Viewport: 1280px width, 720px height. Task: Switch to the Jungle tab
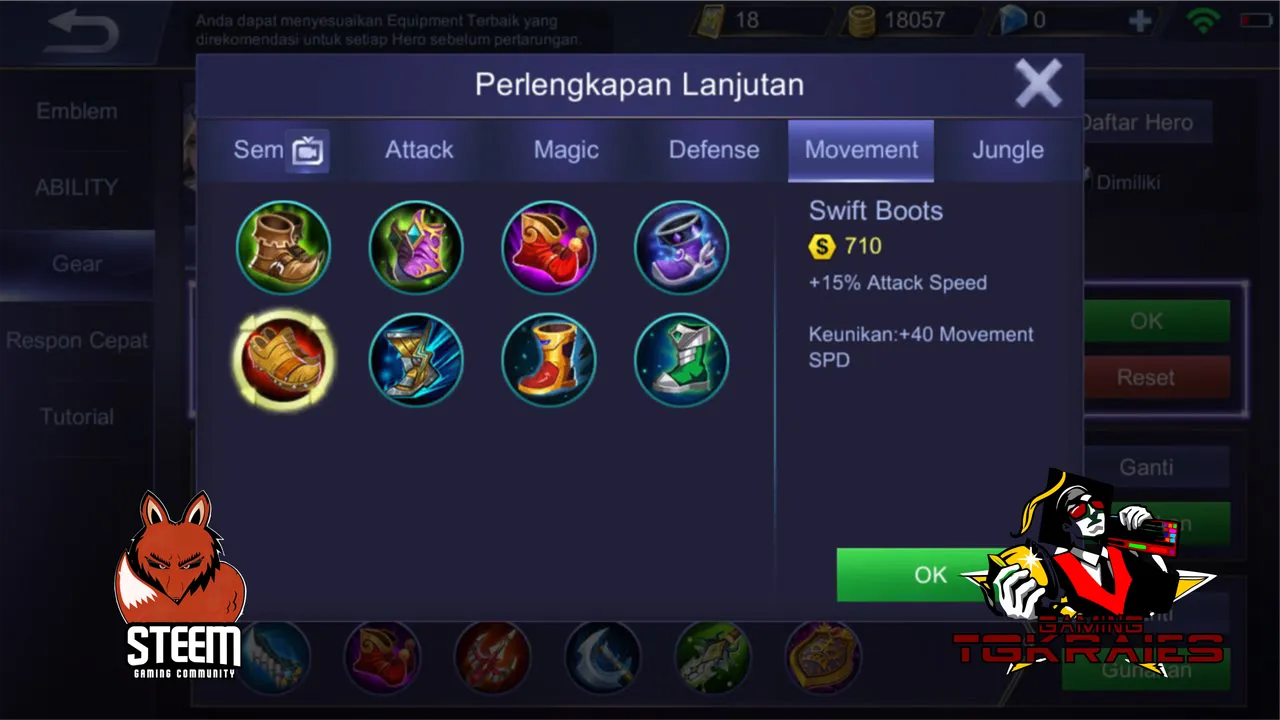(x=1008, y=150)
